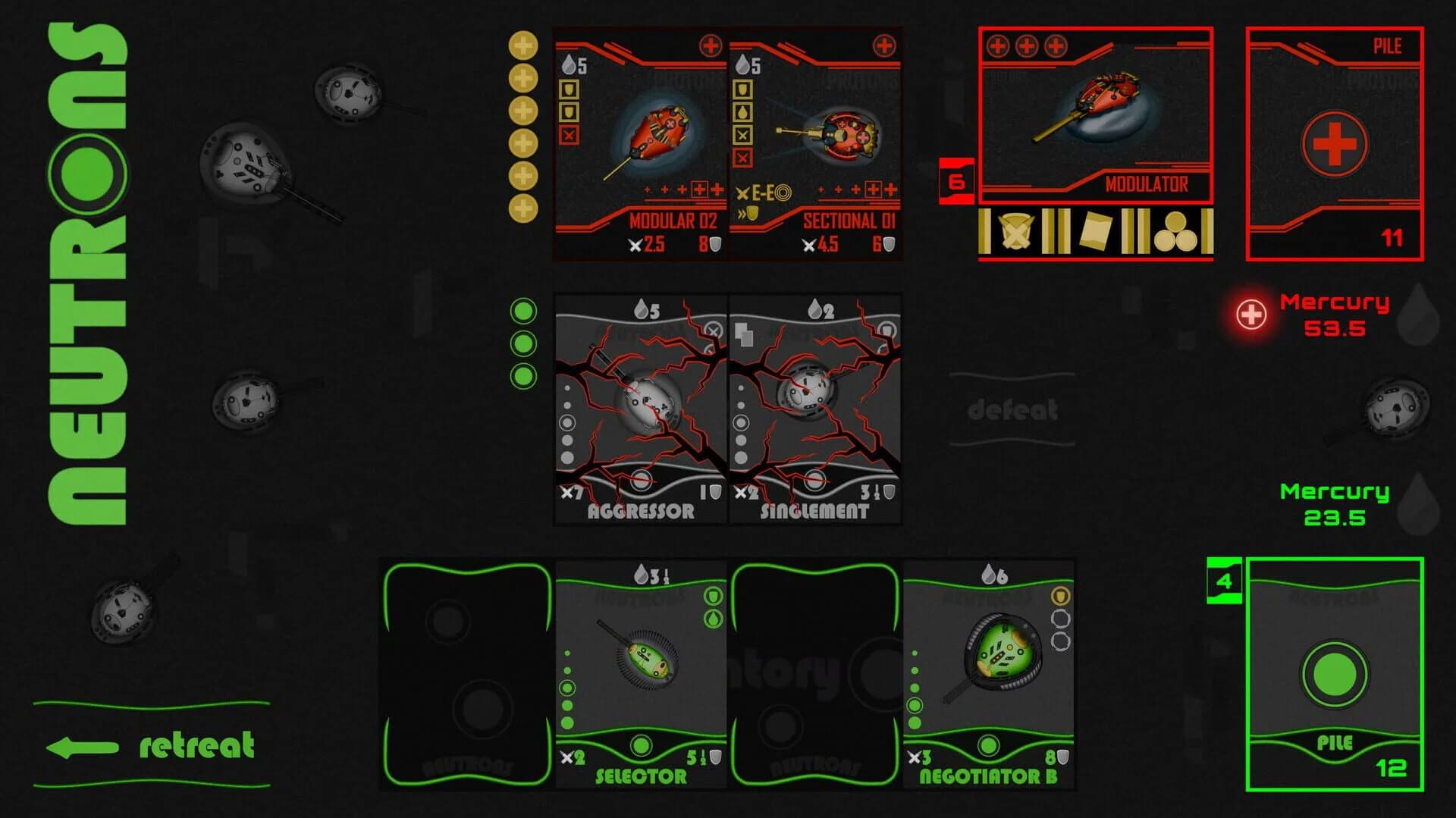Screen dimensions: 1456x818
Task: Click the shield ability icon on Modular 02
Action: coord(570,91)
